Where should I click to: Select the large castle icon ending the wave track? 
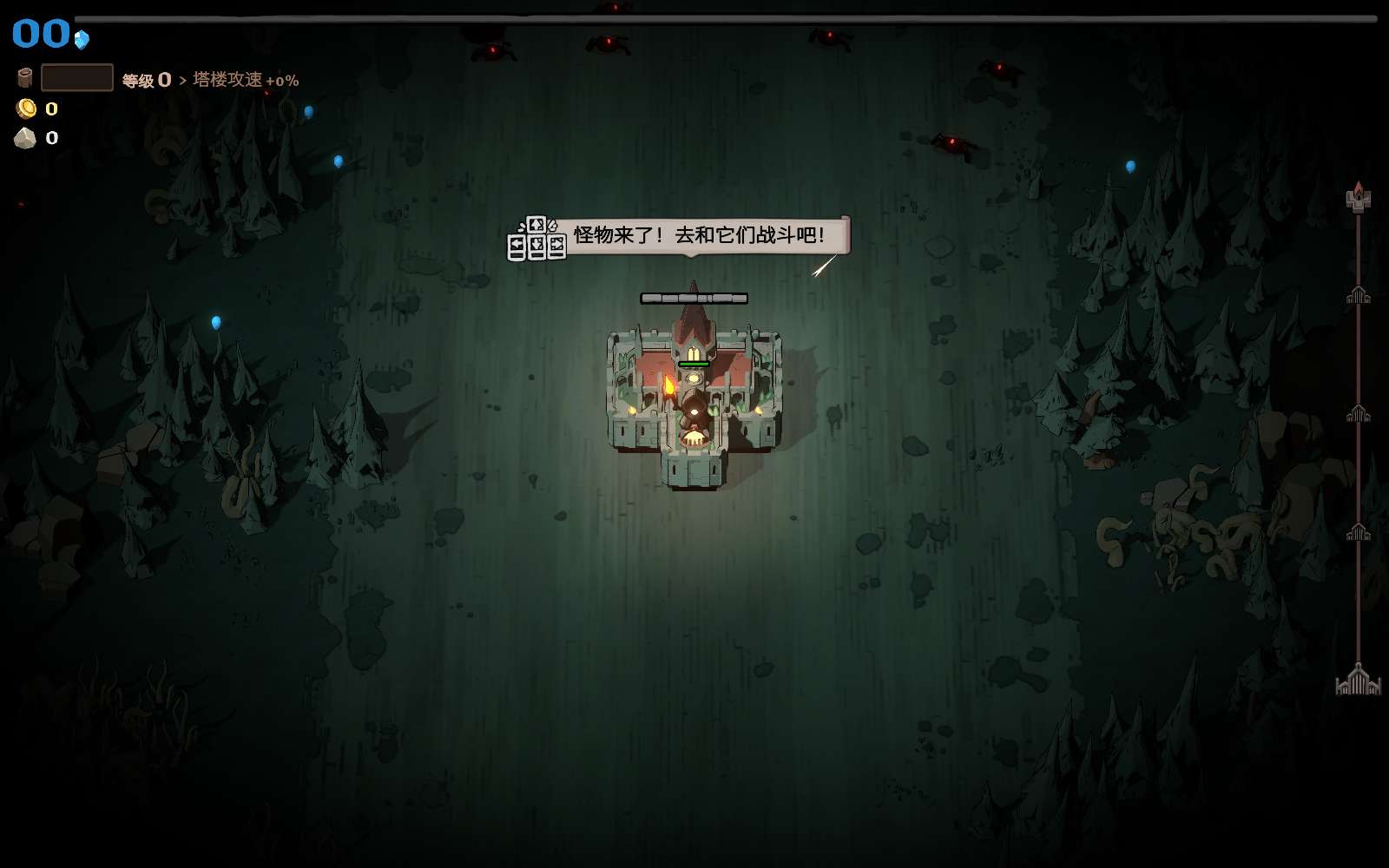click(x=1358, y=680)
